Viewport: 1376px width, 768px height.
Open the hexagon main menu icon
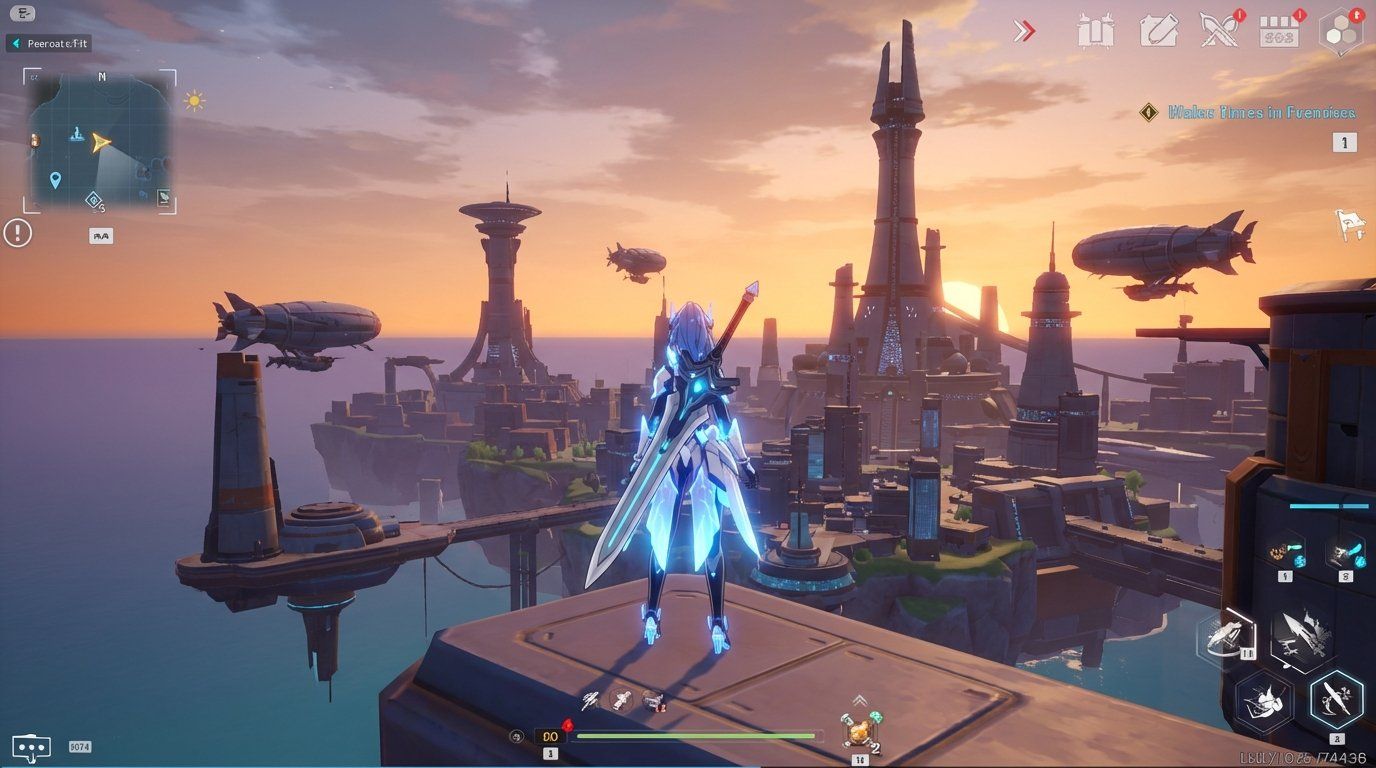1341,31
